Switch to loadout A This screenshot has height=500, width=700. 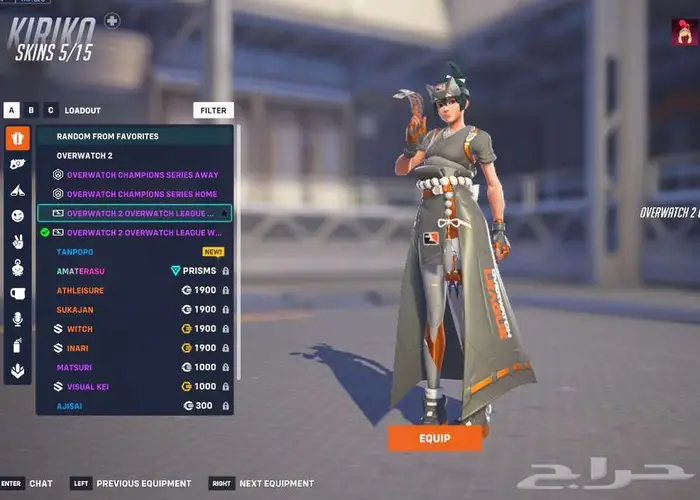tap(12, 110)
